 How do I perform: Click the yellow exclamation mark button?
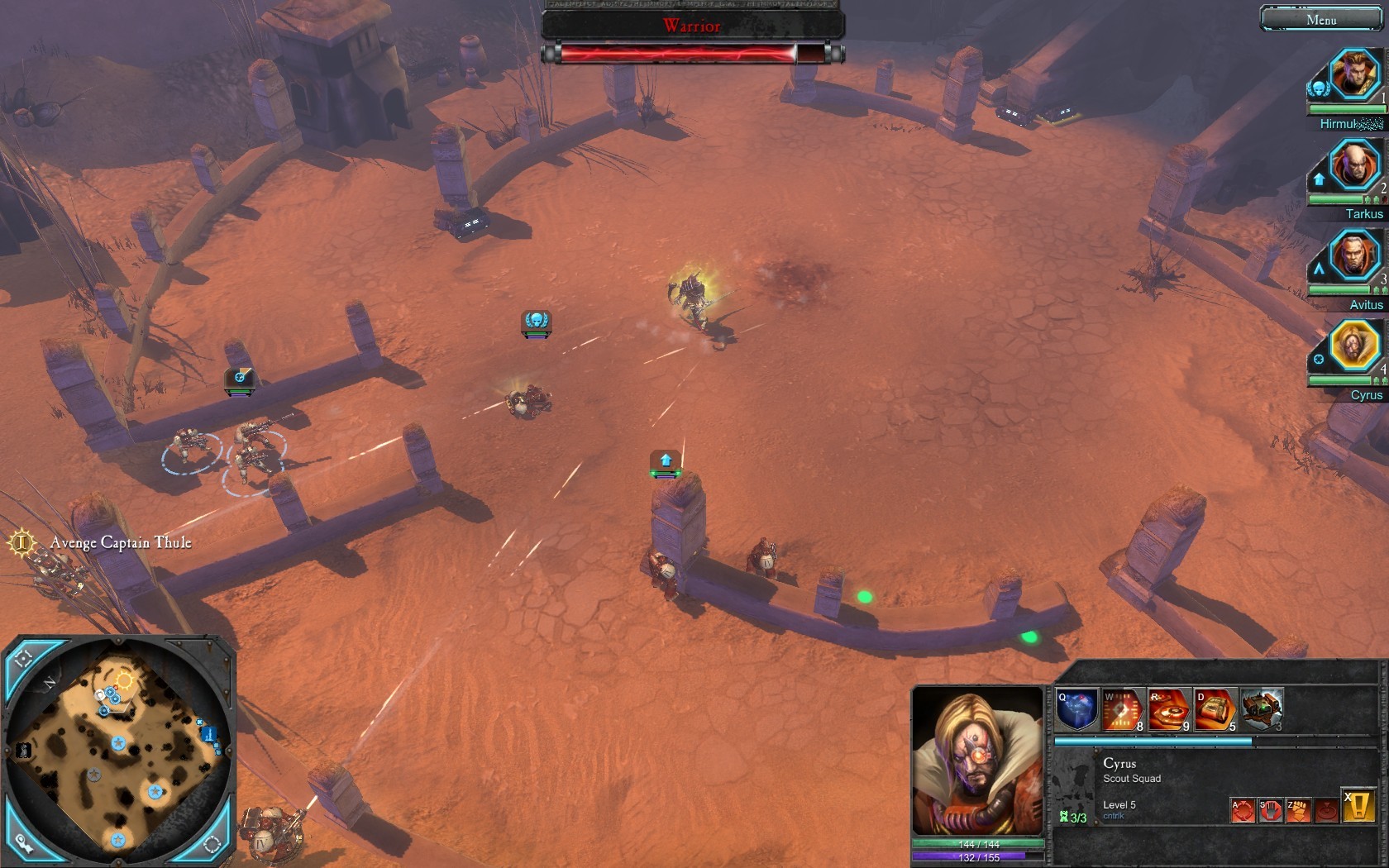point(1358,806)
